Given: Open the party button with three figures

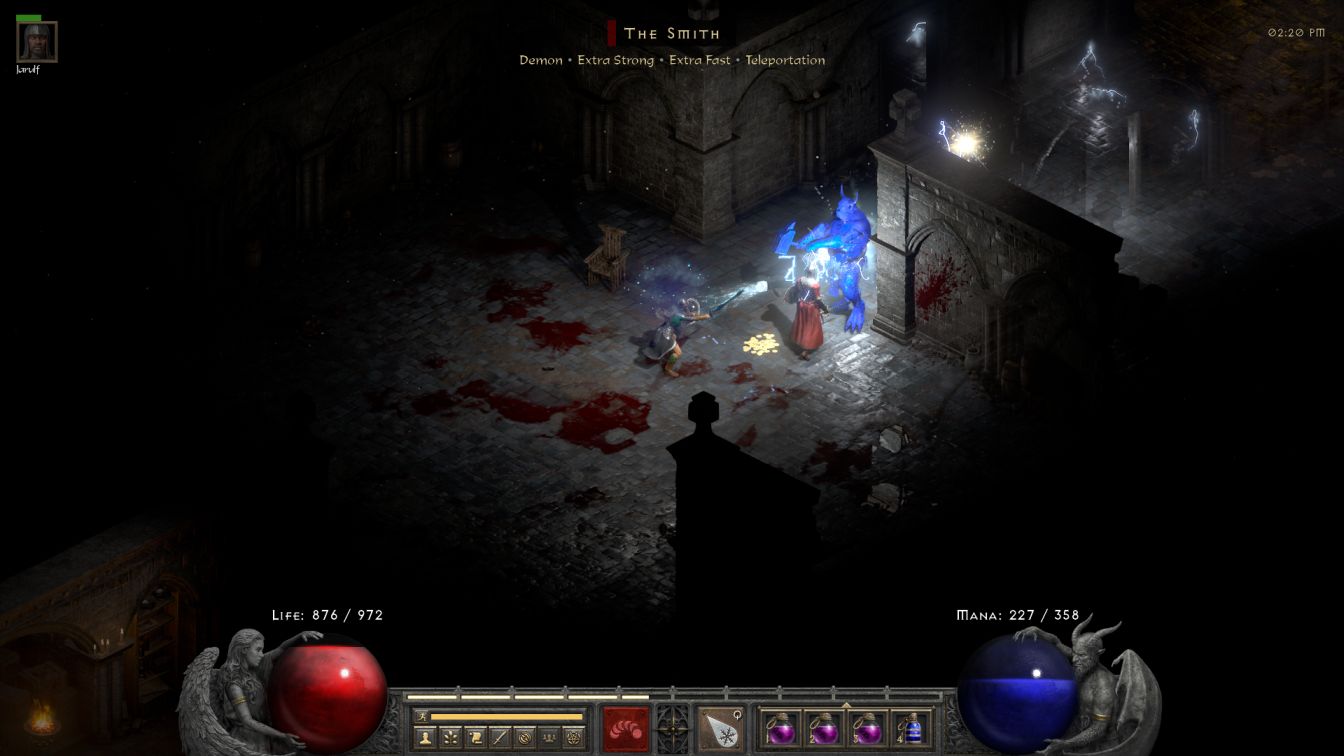Looking at the screenshot, I should pyautogui.click(x=548, y=738).
